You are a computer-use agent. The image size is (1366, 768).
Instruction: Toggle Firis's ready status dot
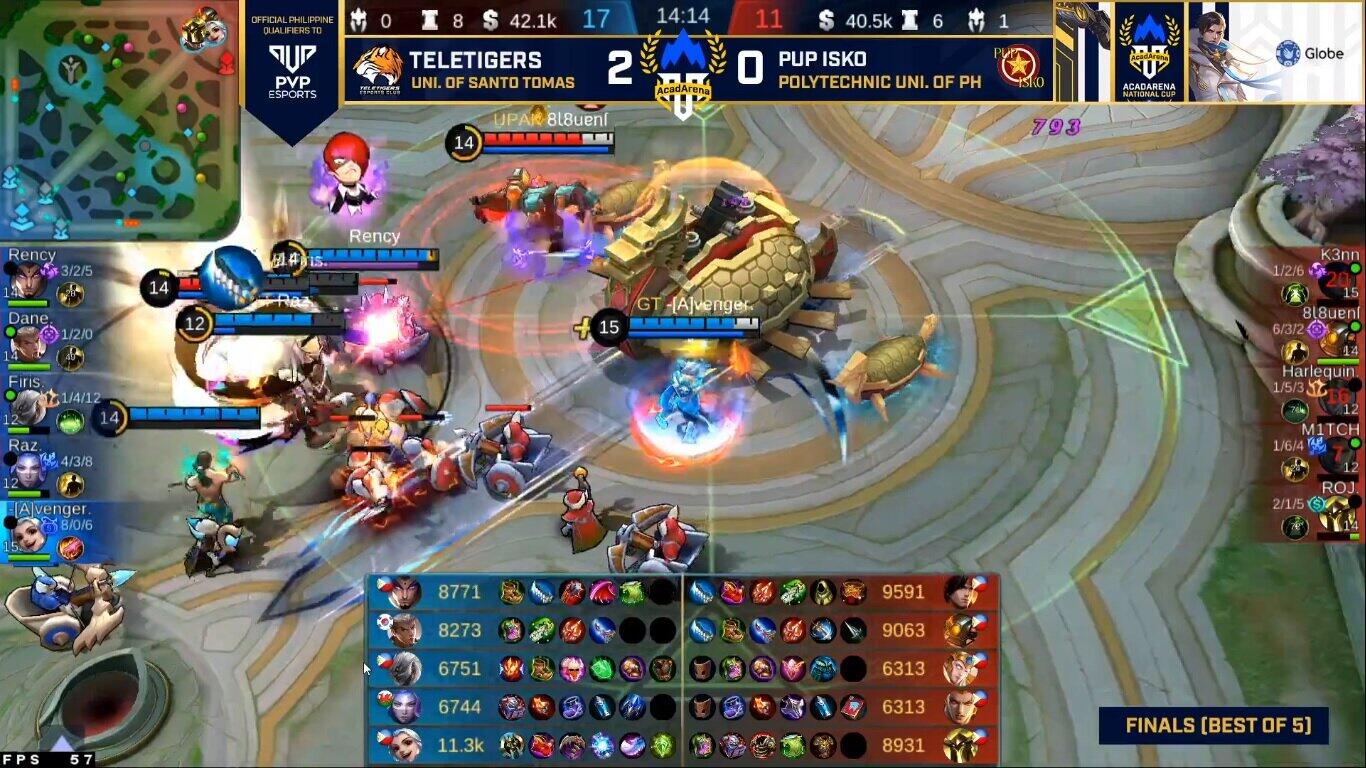(9, 396)
